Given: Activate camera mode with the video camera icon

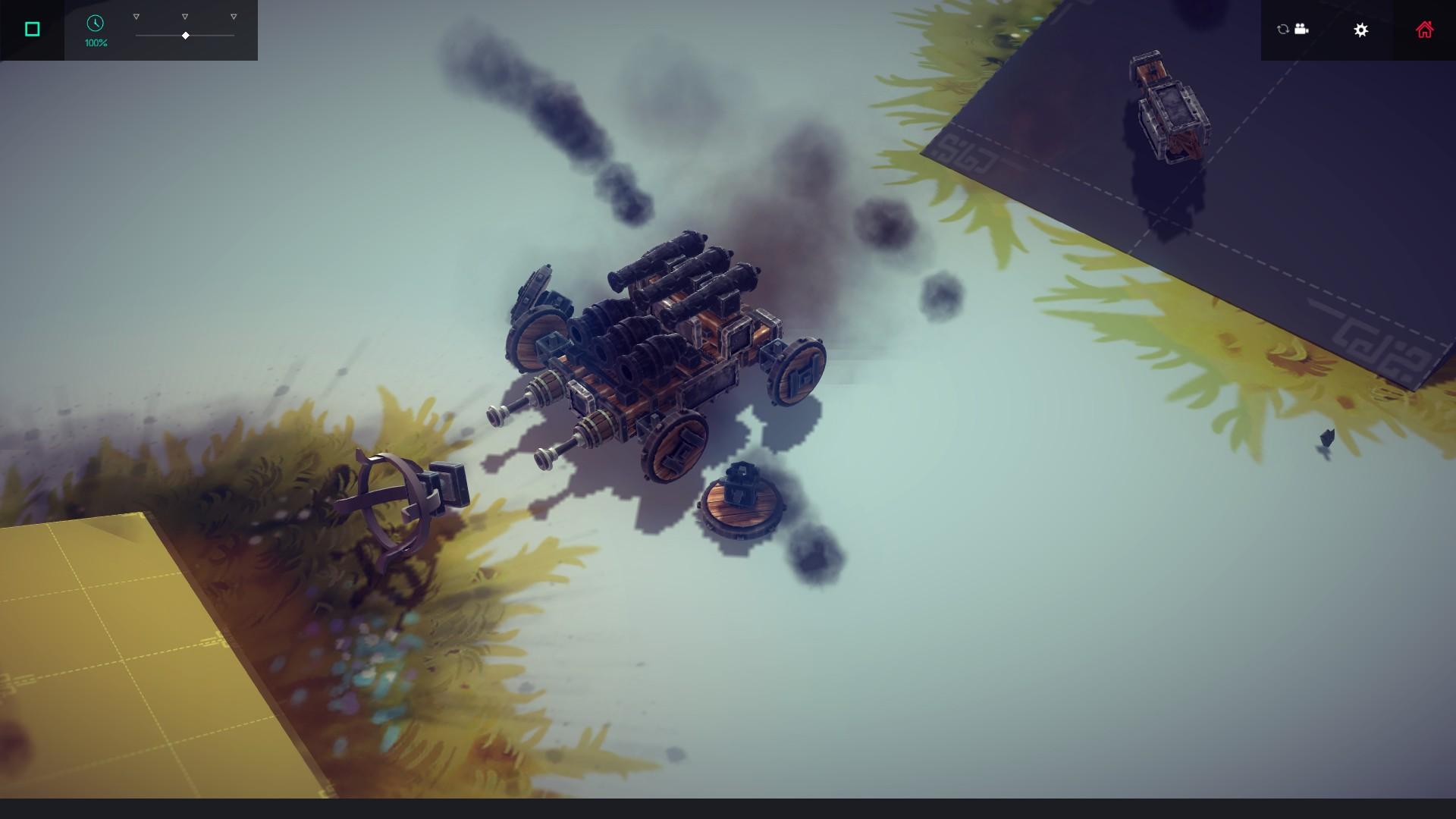Looking at the screenshot, I should [1301, 29].
